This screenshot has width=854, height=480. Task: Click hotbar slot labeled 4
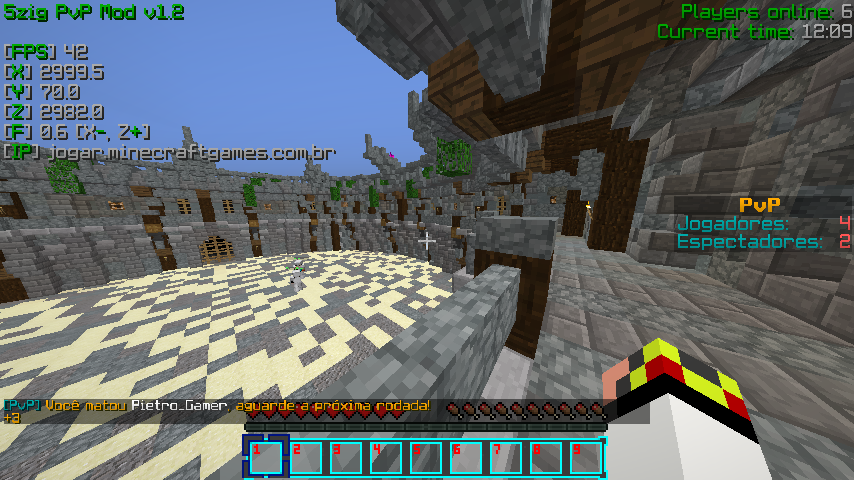(385, 457)
